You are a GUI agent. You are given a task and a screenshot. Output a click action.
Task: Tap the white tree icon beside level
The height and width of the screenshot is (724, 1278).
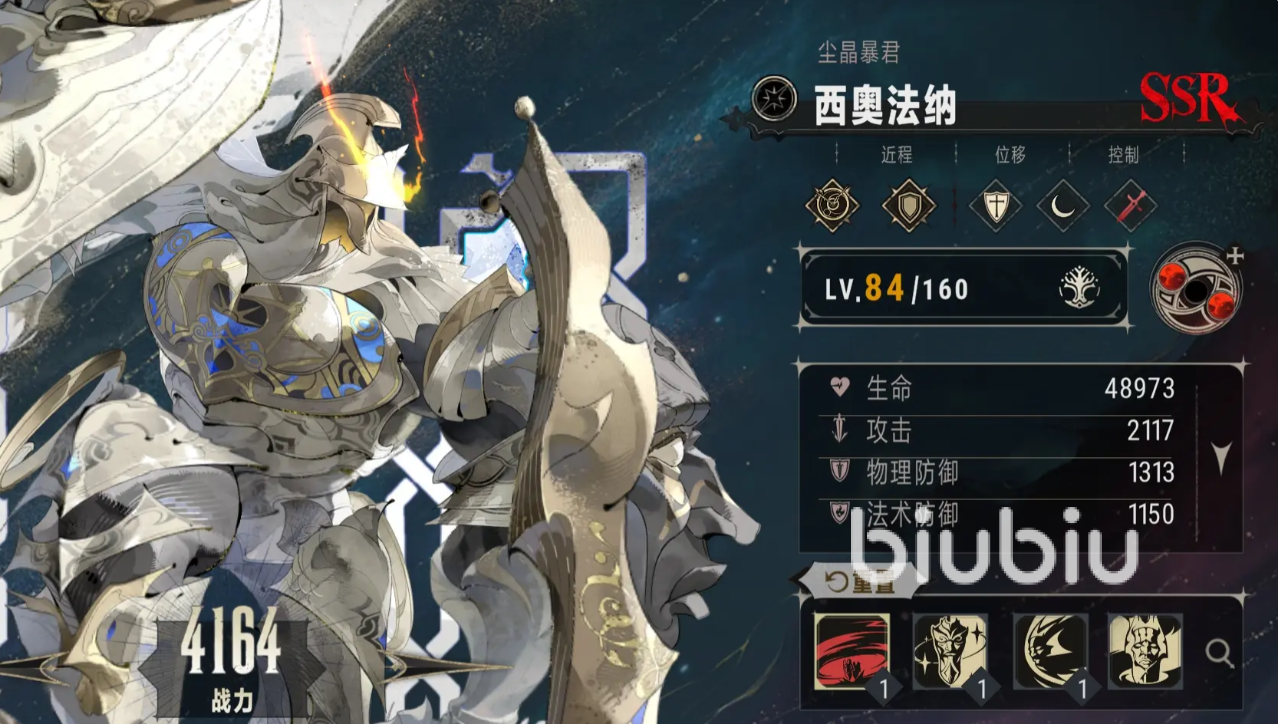1079,289
